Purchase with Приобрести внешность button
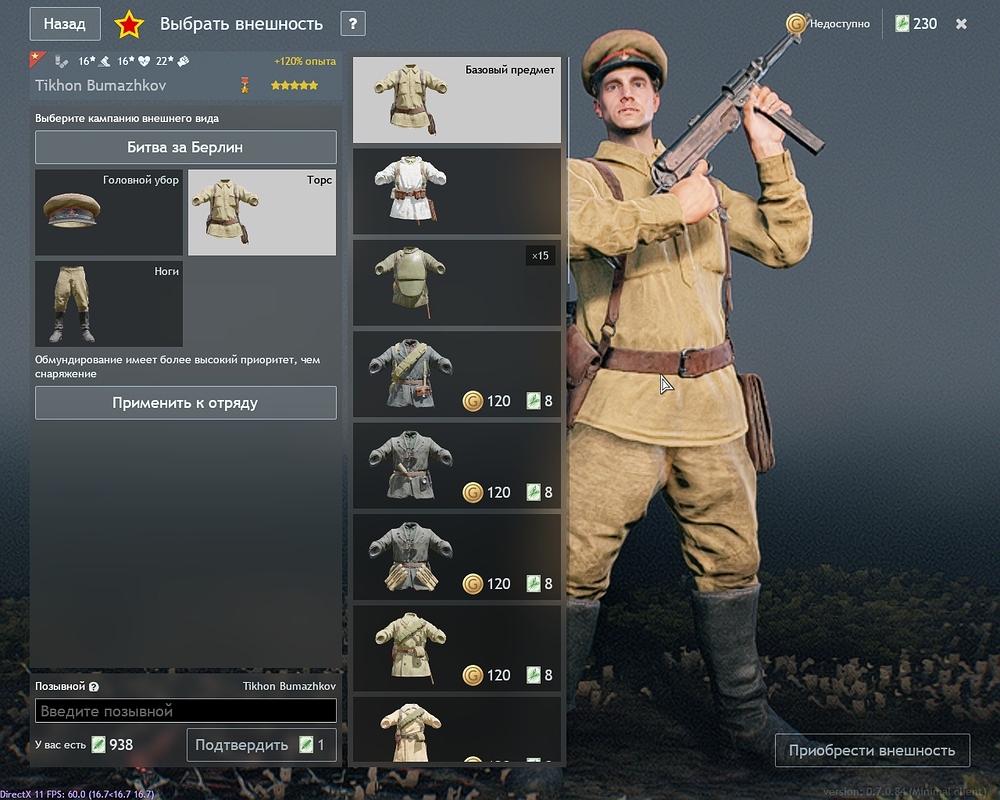The image size is (1000, 800). point(872,750)
